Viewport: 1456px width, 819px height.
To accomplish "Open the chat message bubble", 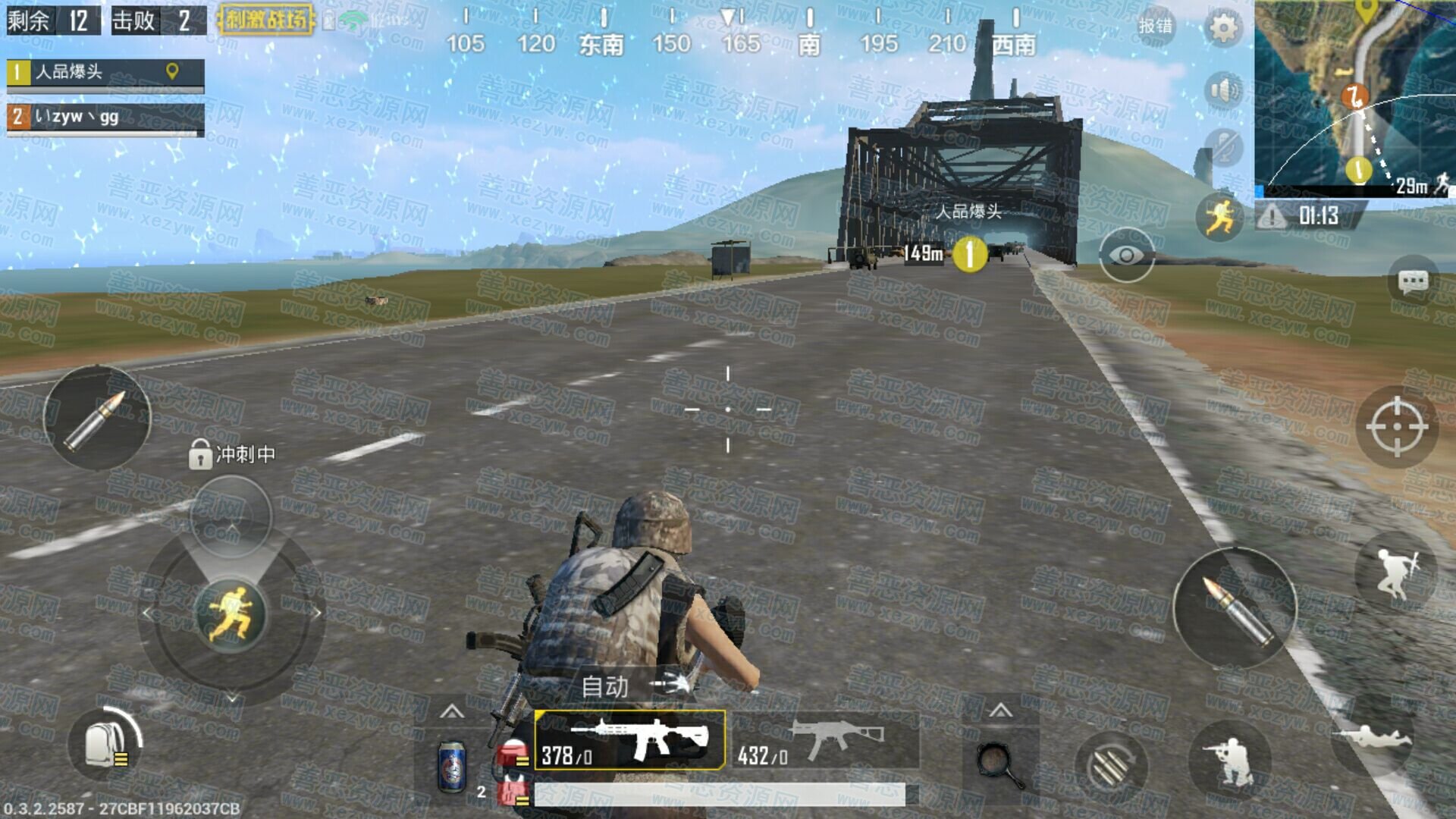I will coord(1413,283).
